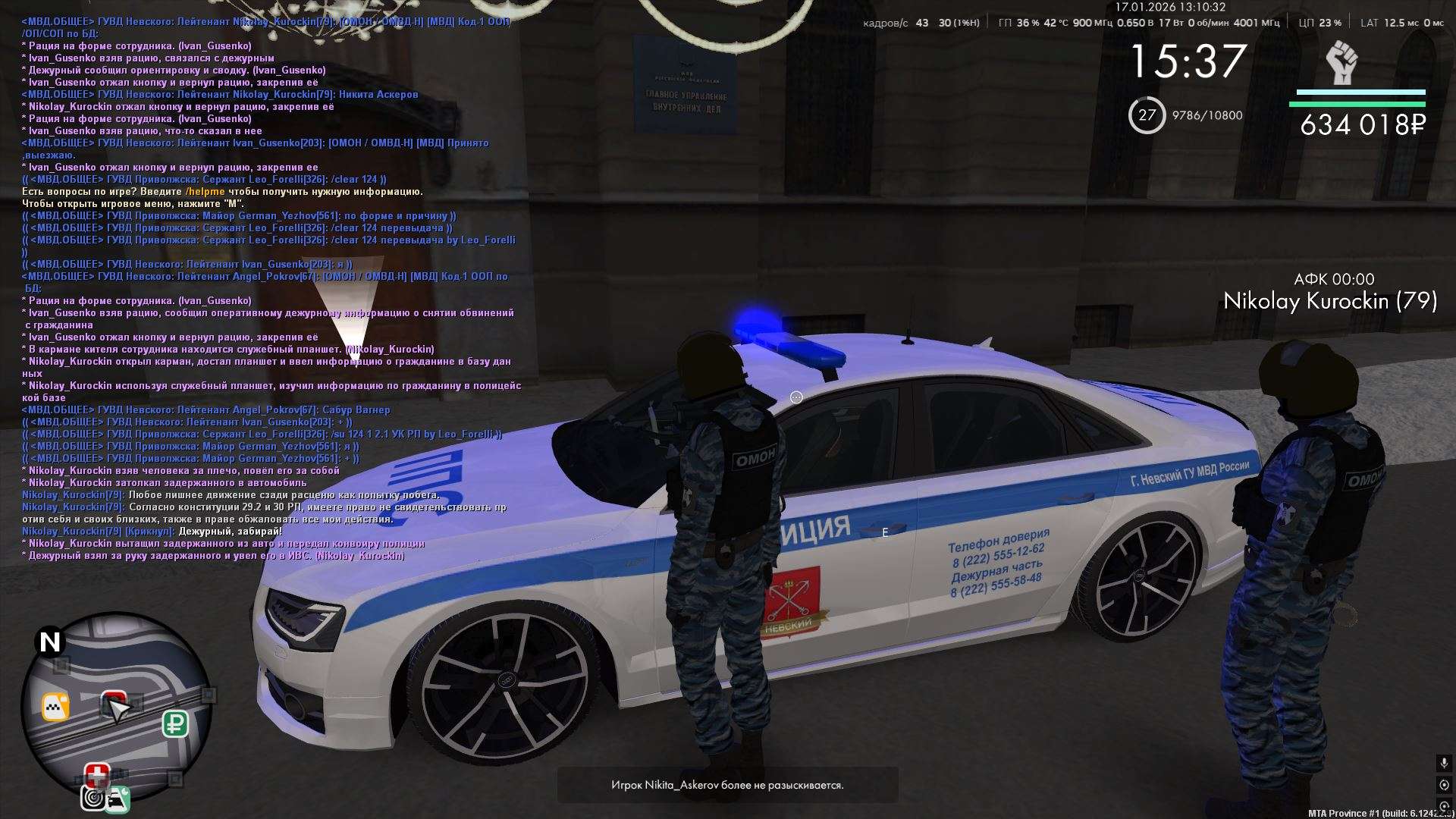
Task: Click the yellow taxi marker on the minimap
Action: pos(55,707)
